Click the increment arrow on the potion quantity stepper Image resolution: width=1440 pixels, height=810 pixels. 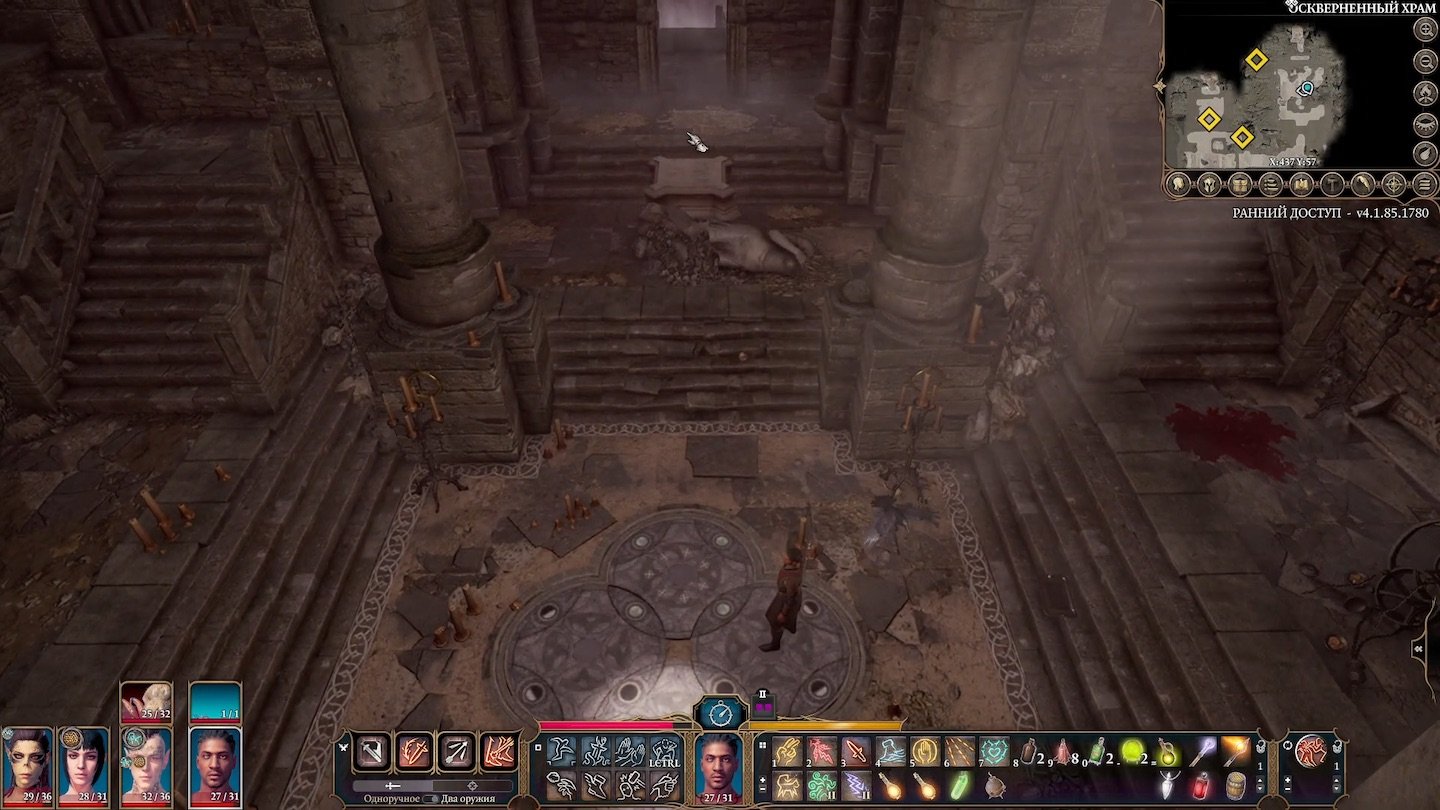1260,780
